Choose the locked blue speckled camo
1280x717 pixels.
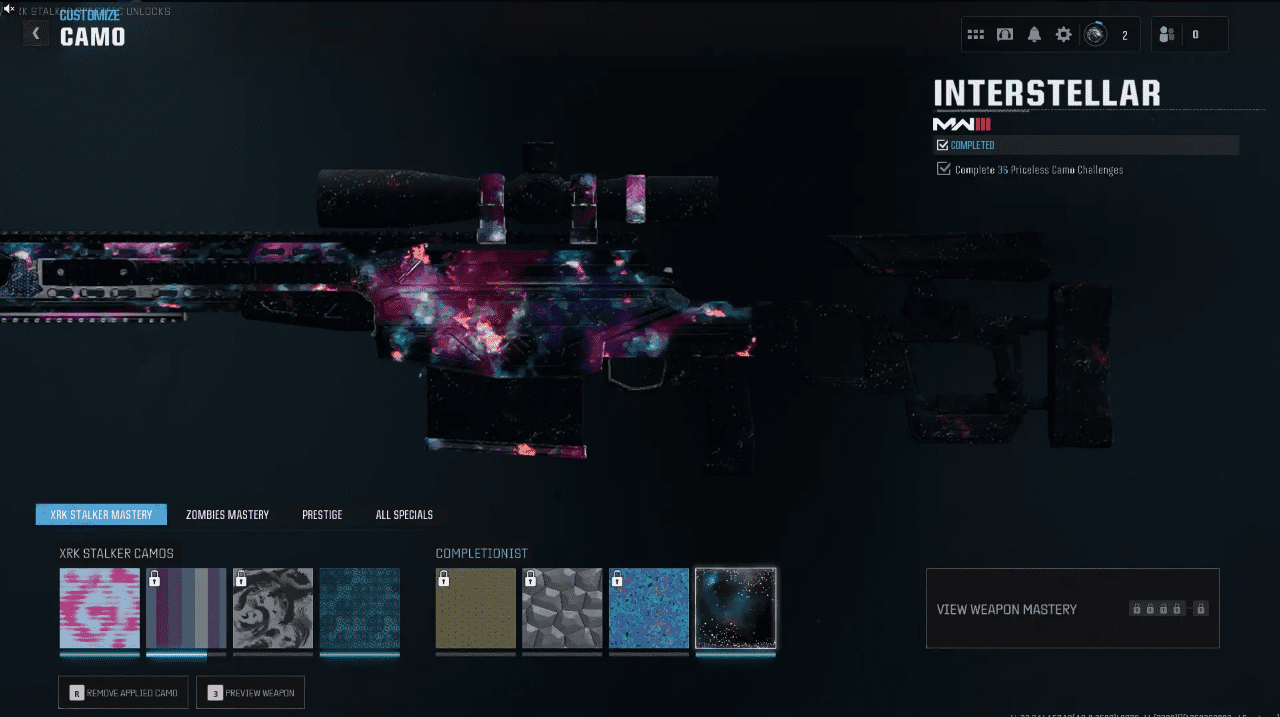click(x=649, y=608)
